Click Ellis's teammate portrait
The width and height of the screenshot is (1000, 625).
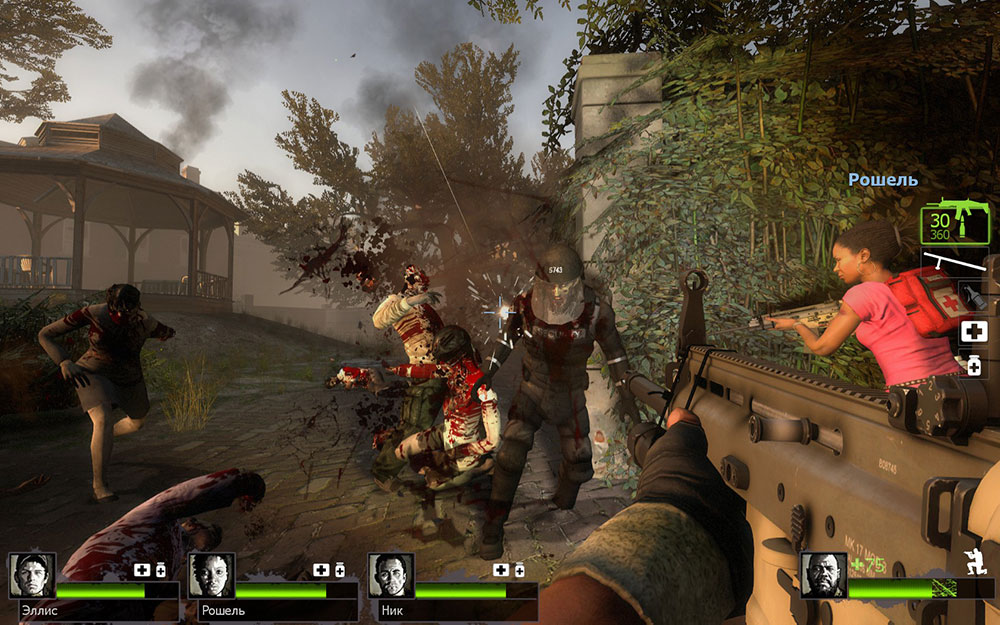[x=33, y=575]
